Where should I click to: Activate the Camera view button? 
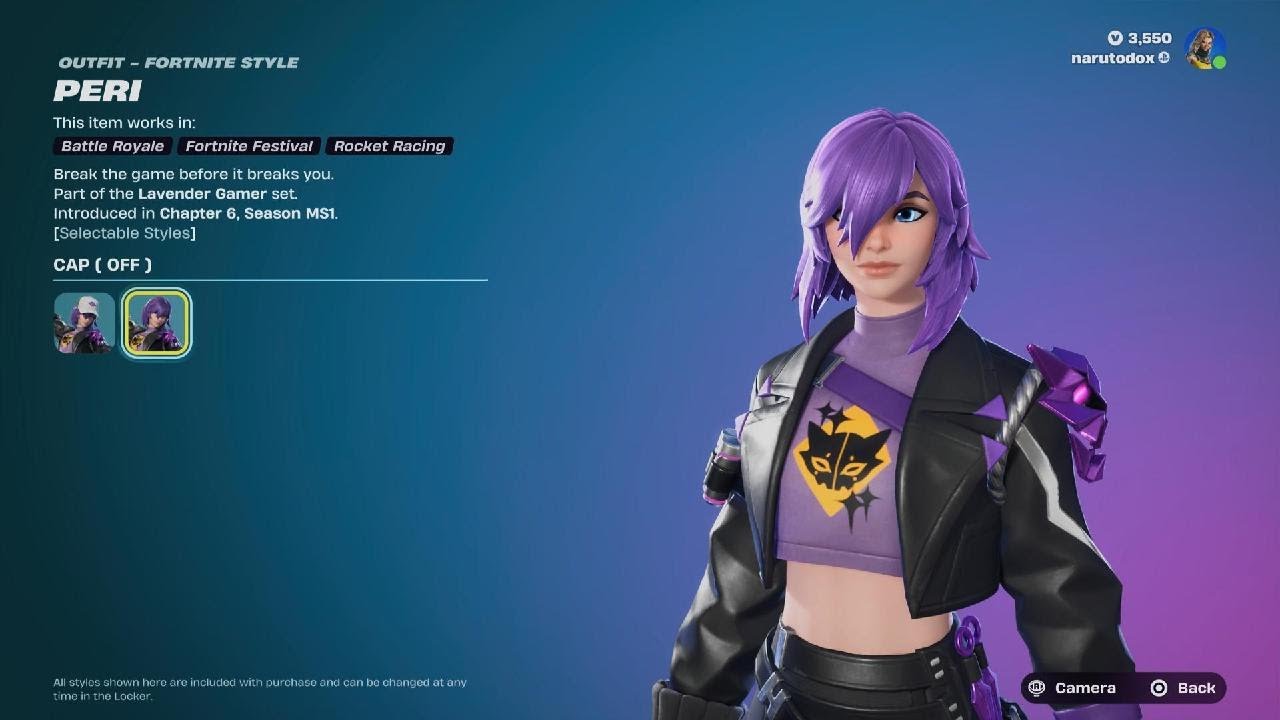click(x=1073, y=688)
